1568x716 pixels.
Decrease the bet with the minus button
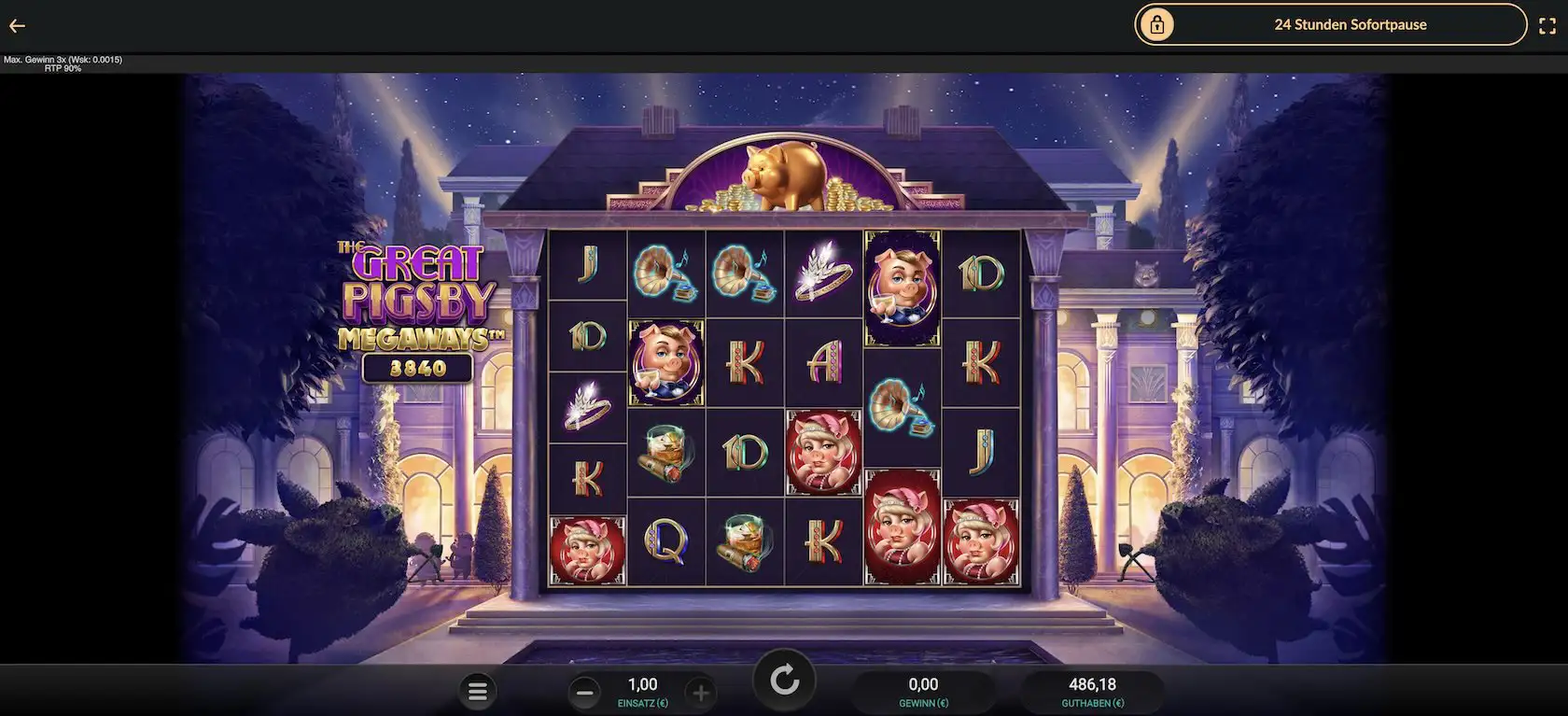pyautogui.click(x=585, y=693)
